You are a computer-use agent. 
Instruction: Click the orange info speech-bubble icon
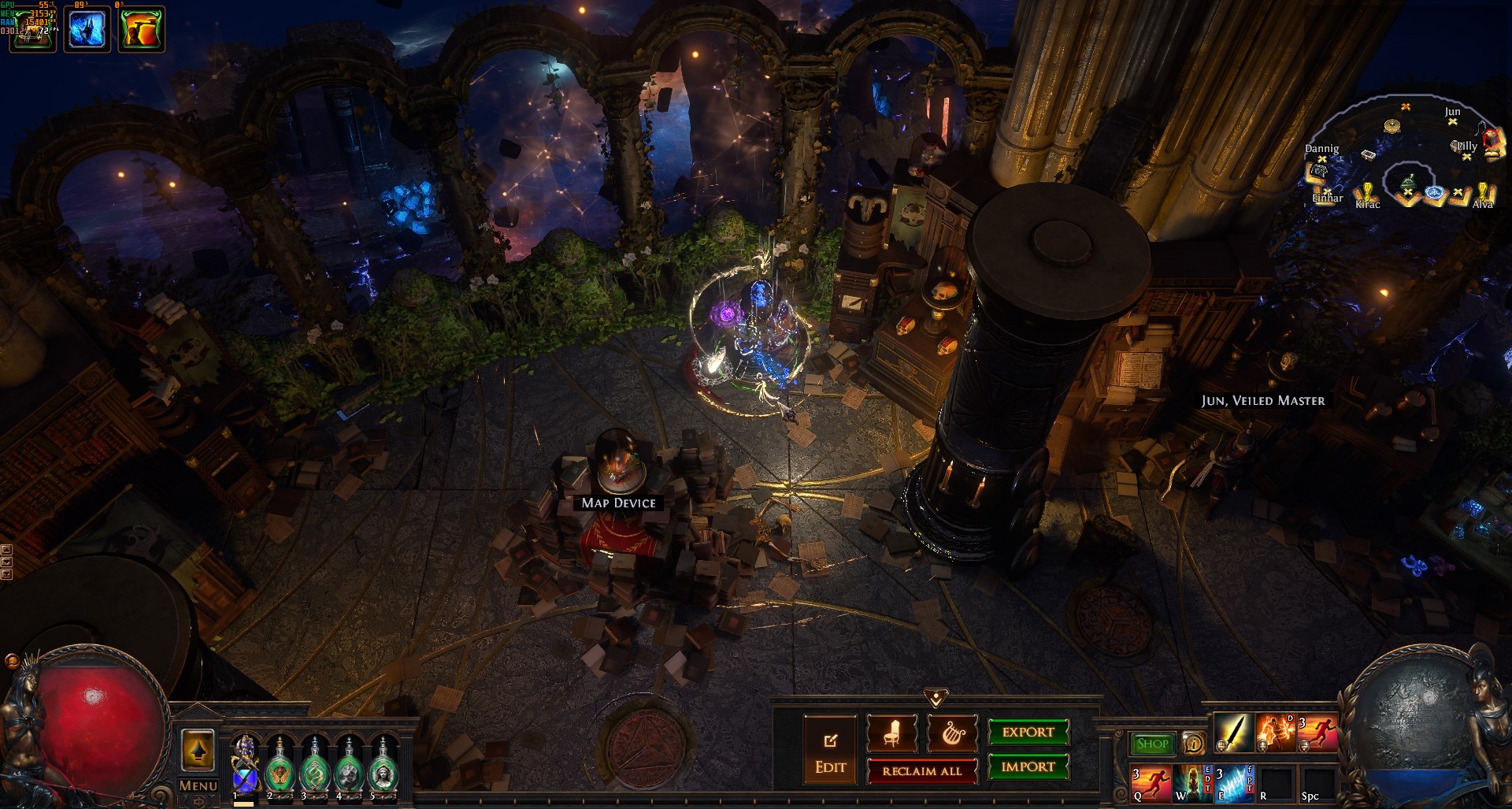click(x=1193, y=744)
